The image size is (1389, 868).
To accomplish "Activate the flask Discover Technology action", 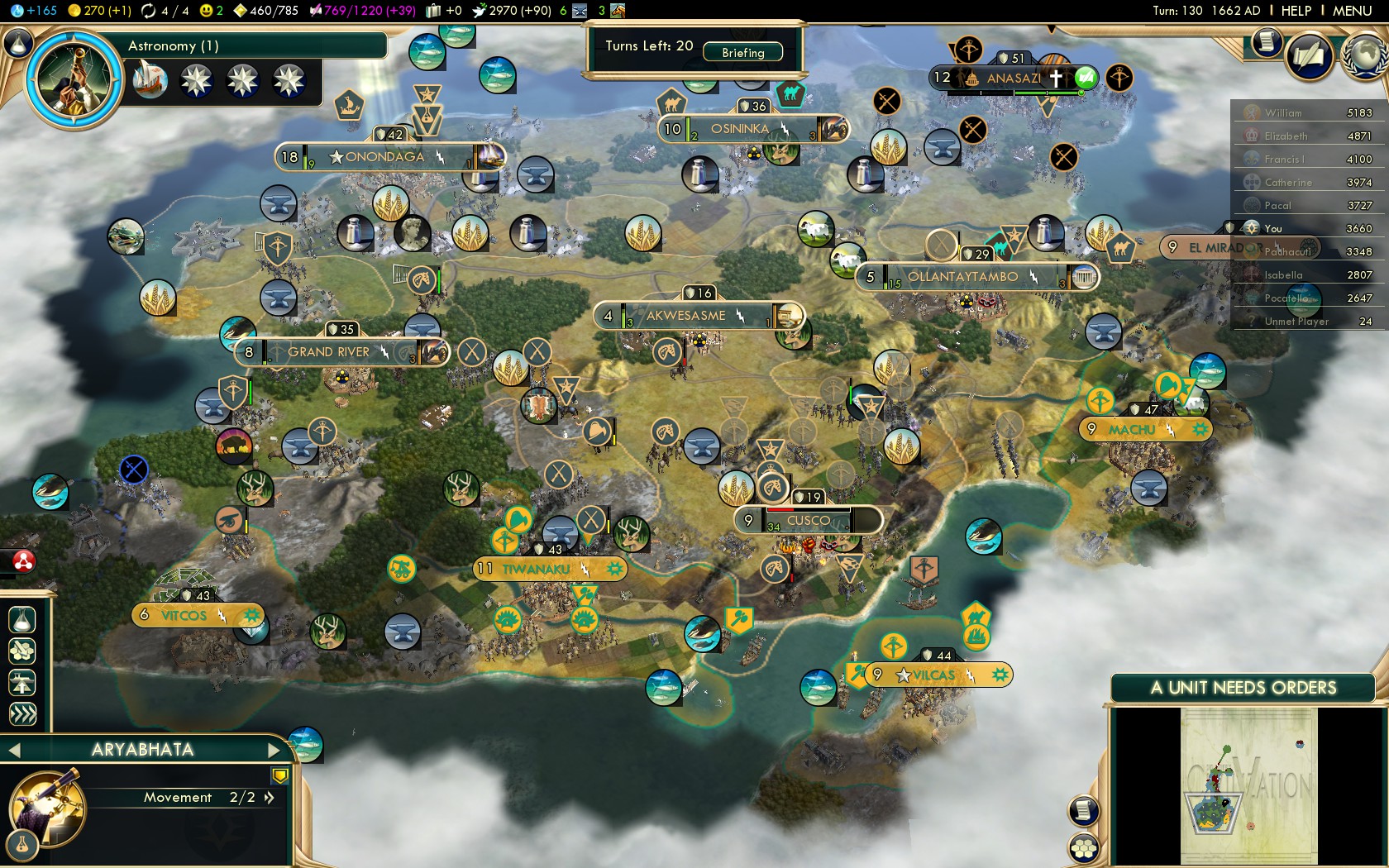I will pyautogui.click(x=22, y=618).
